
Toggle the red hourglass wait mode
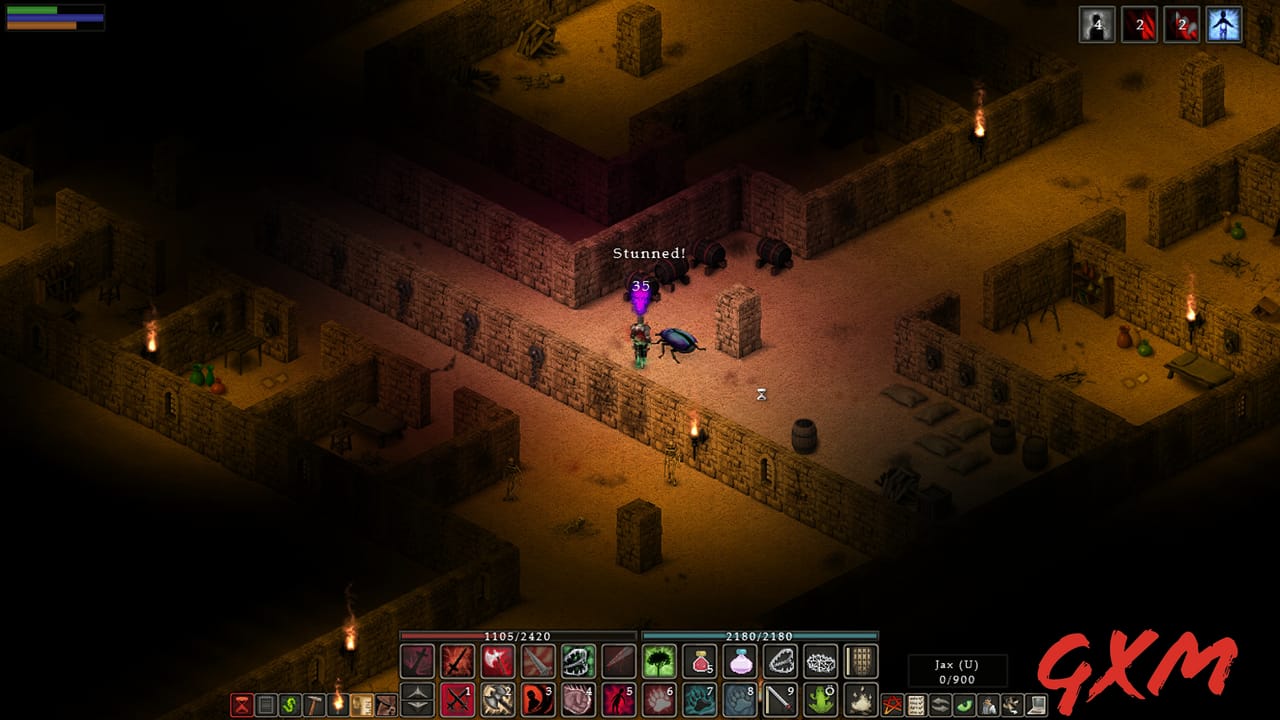coord(240,704)
